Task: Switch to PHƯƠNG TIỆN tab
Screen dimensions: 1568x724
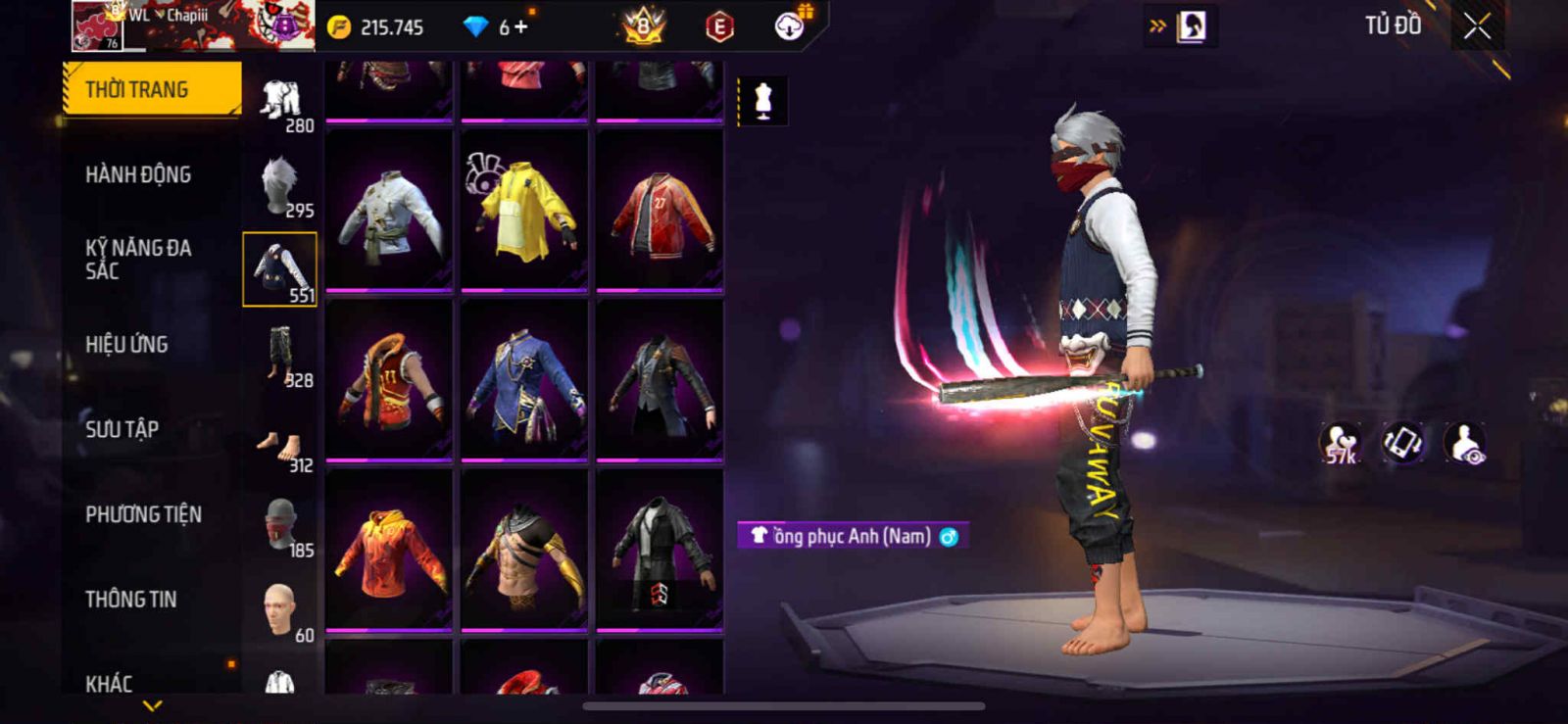Action: [143, 514]
